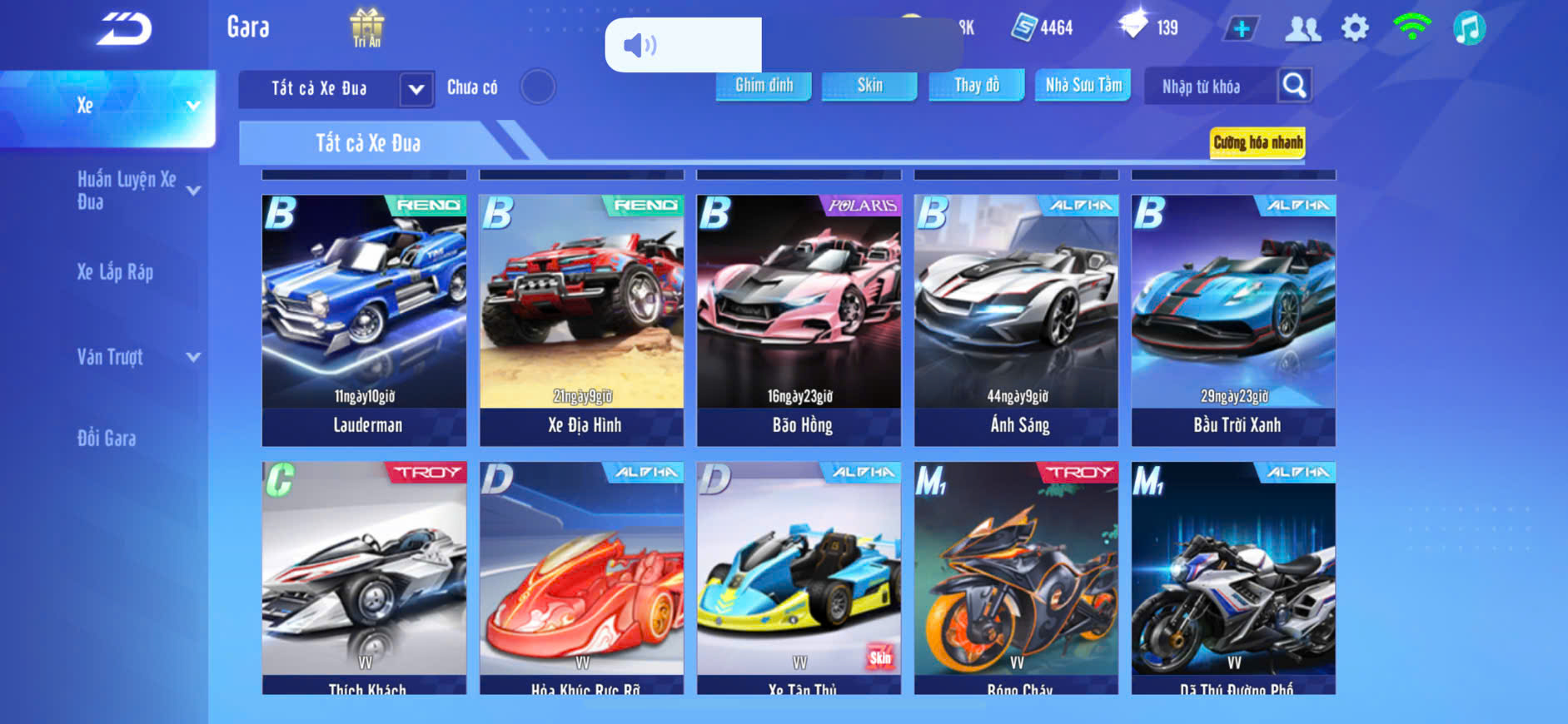Select the blue Lauderman car card

coord(365,320)
